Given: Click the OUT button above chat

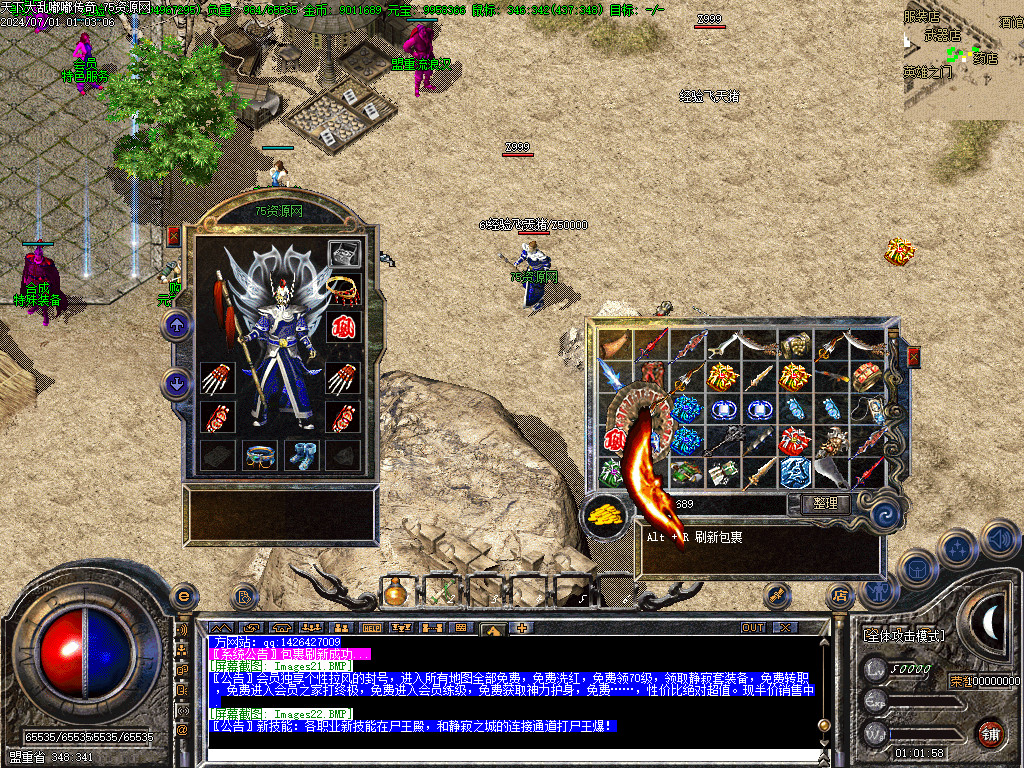Looking at the screenshot, I should pos(753,628).
